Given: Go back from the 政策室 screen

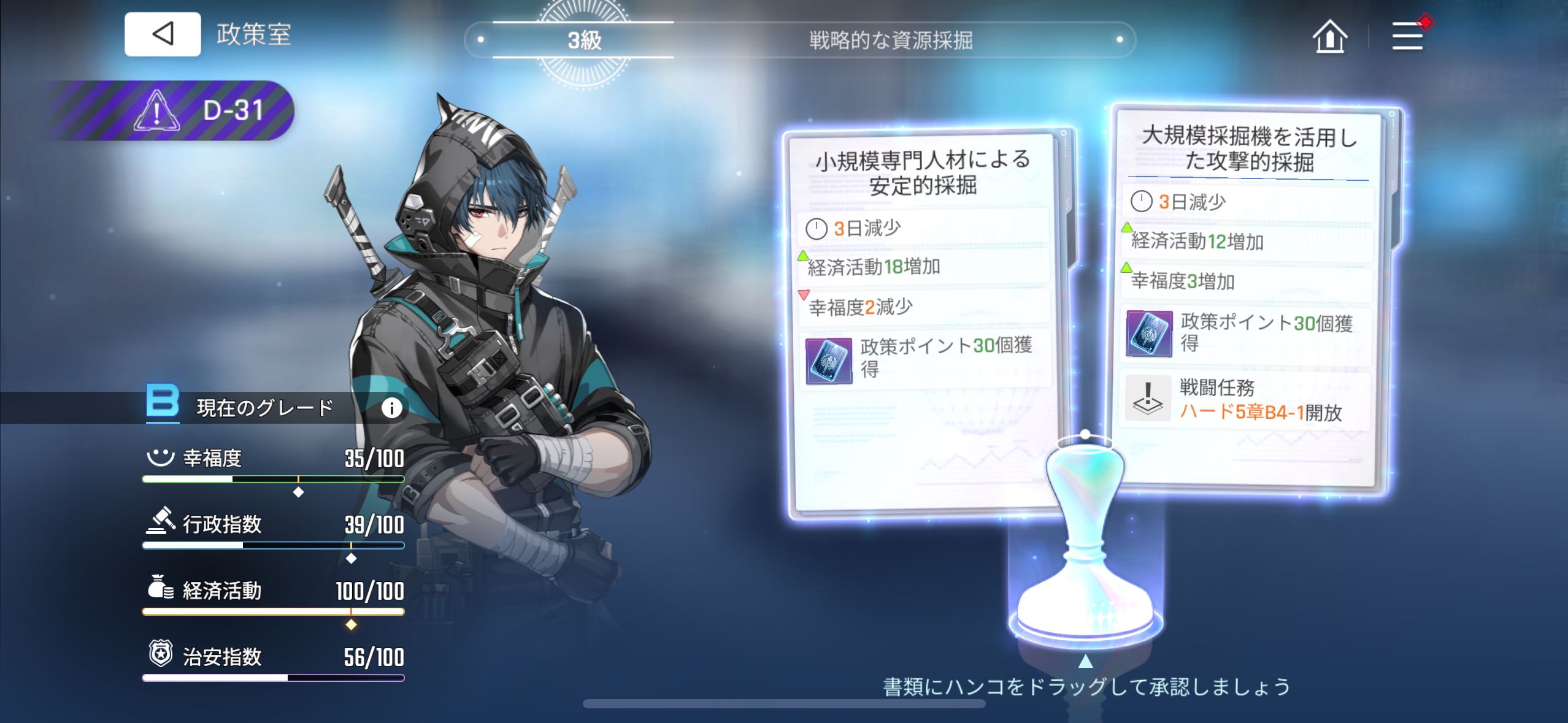Looking at the screenshot, I should tap(163, 34).
